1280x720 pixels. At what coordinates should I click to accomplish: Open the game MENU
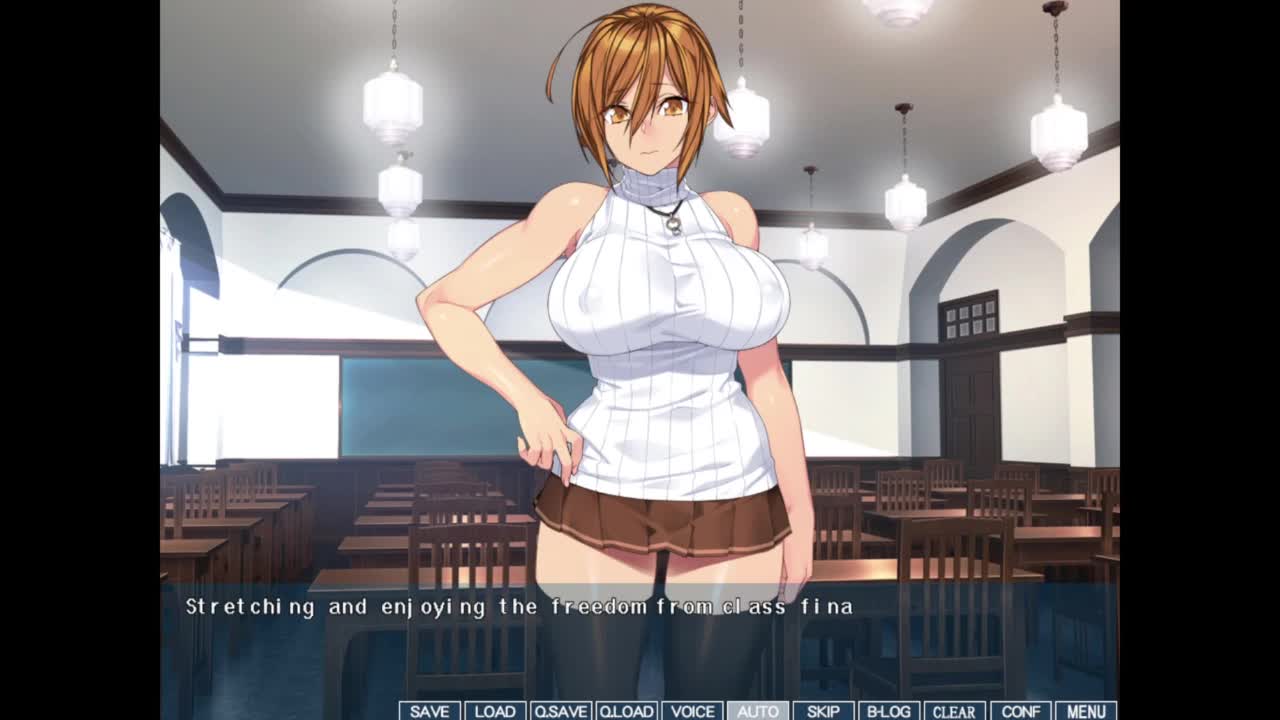point(1086,711)
